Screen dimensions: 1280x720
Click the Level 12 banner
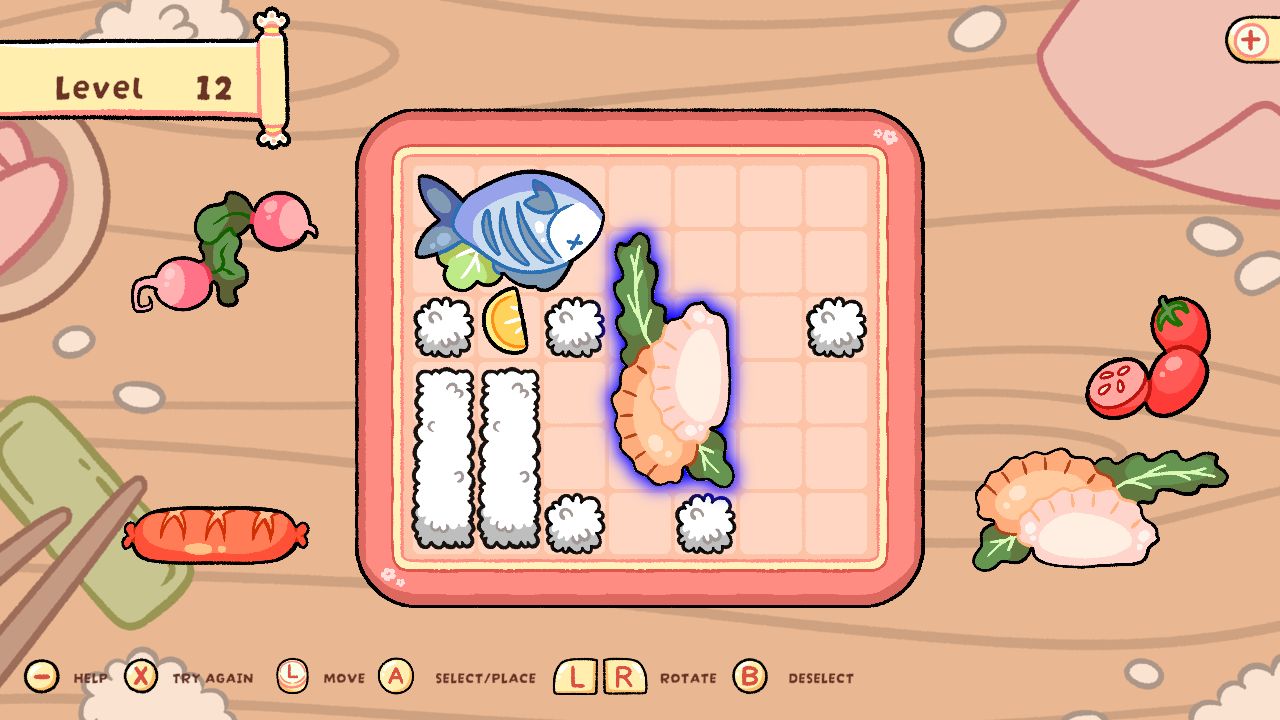tap(140, 85)
